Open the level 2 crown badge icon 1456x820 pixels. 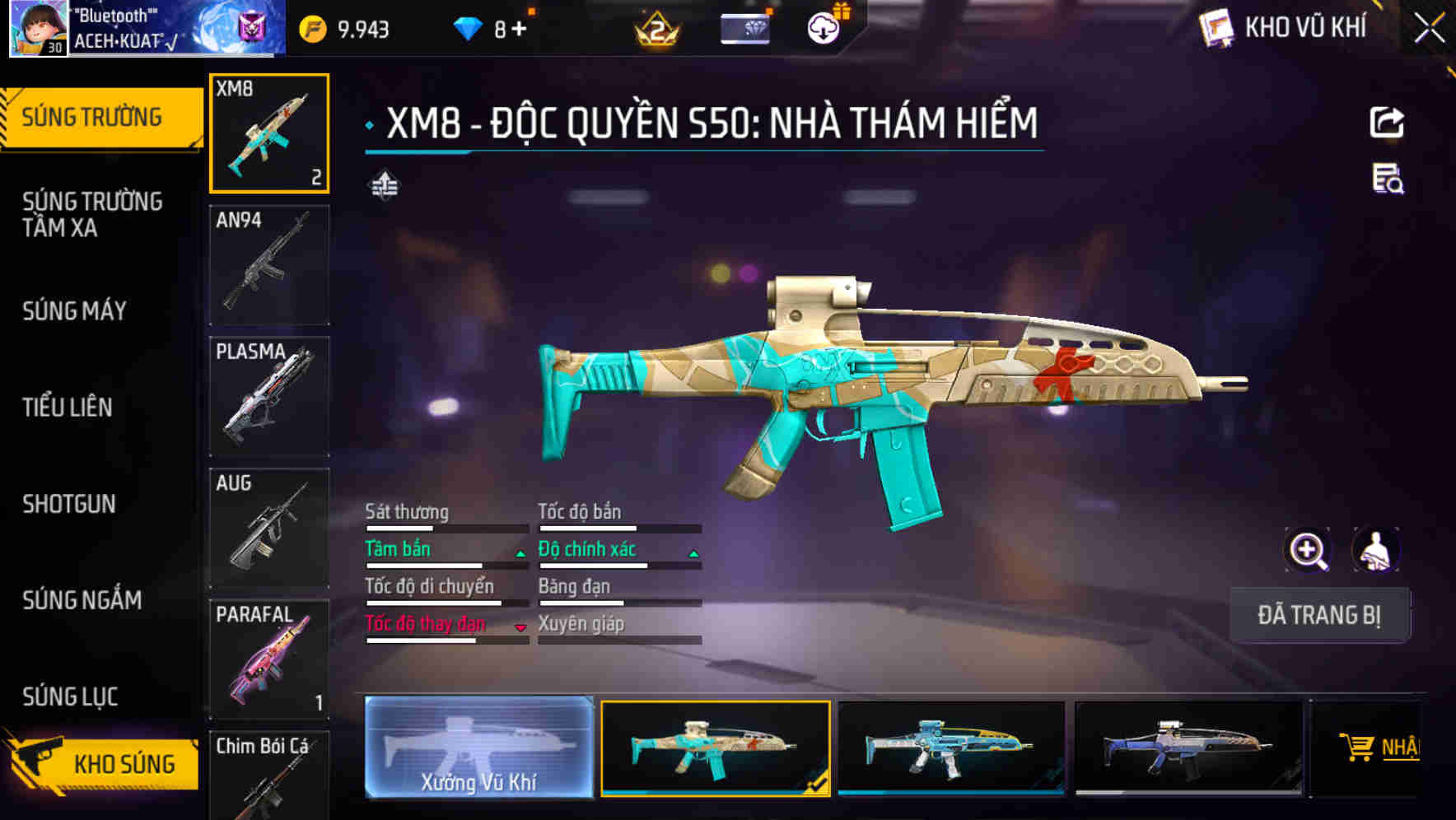655,26
